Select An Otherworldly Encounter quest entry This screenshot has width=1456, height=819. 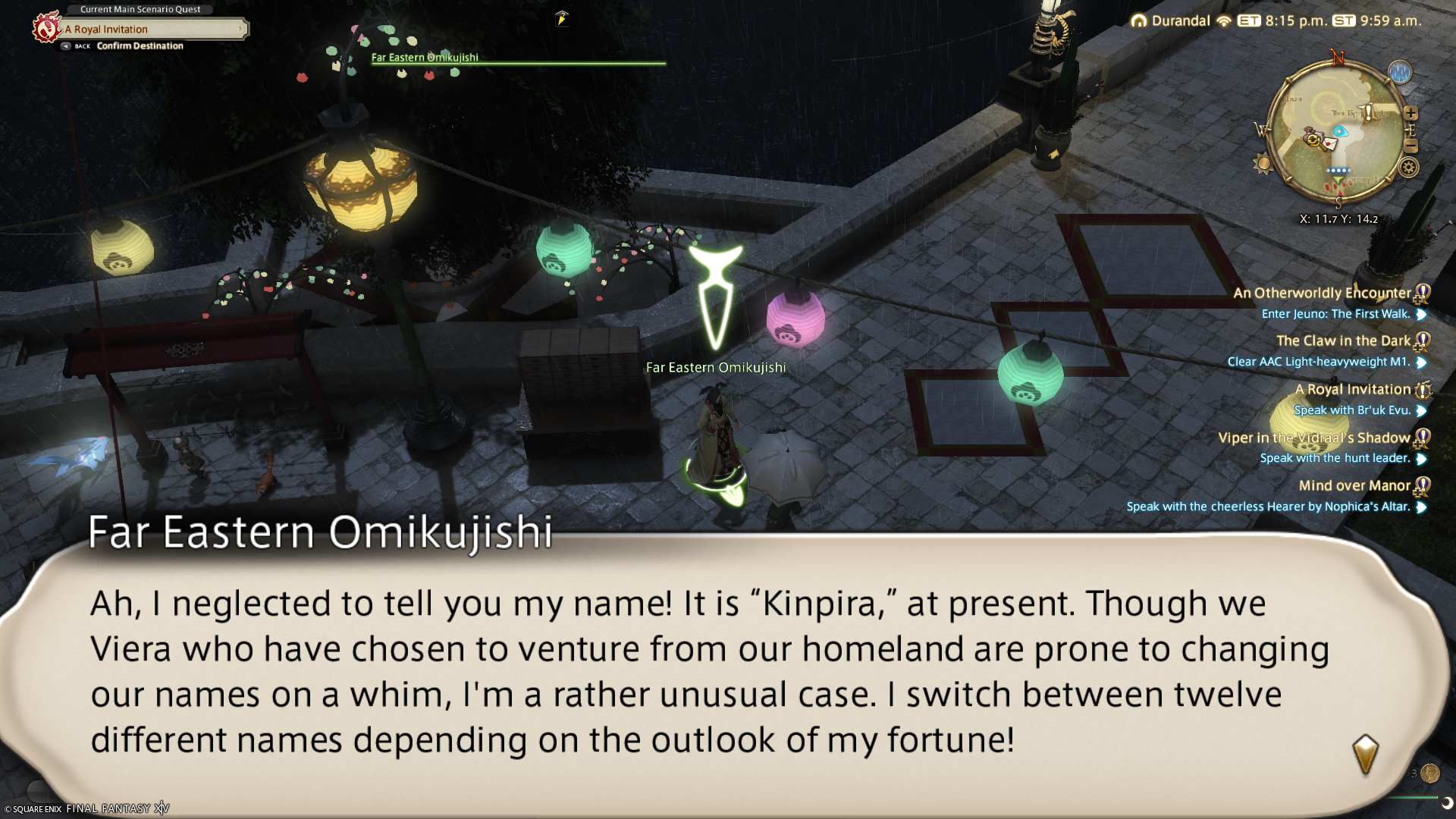[x=1322, y=293]
